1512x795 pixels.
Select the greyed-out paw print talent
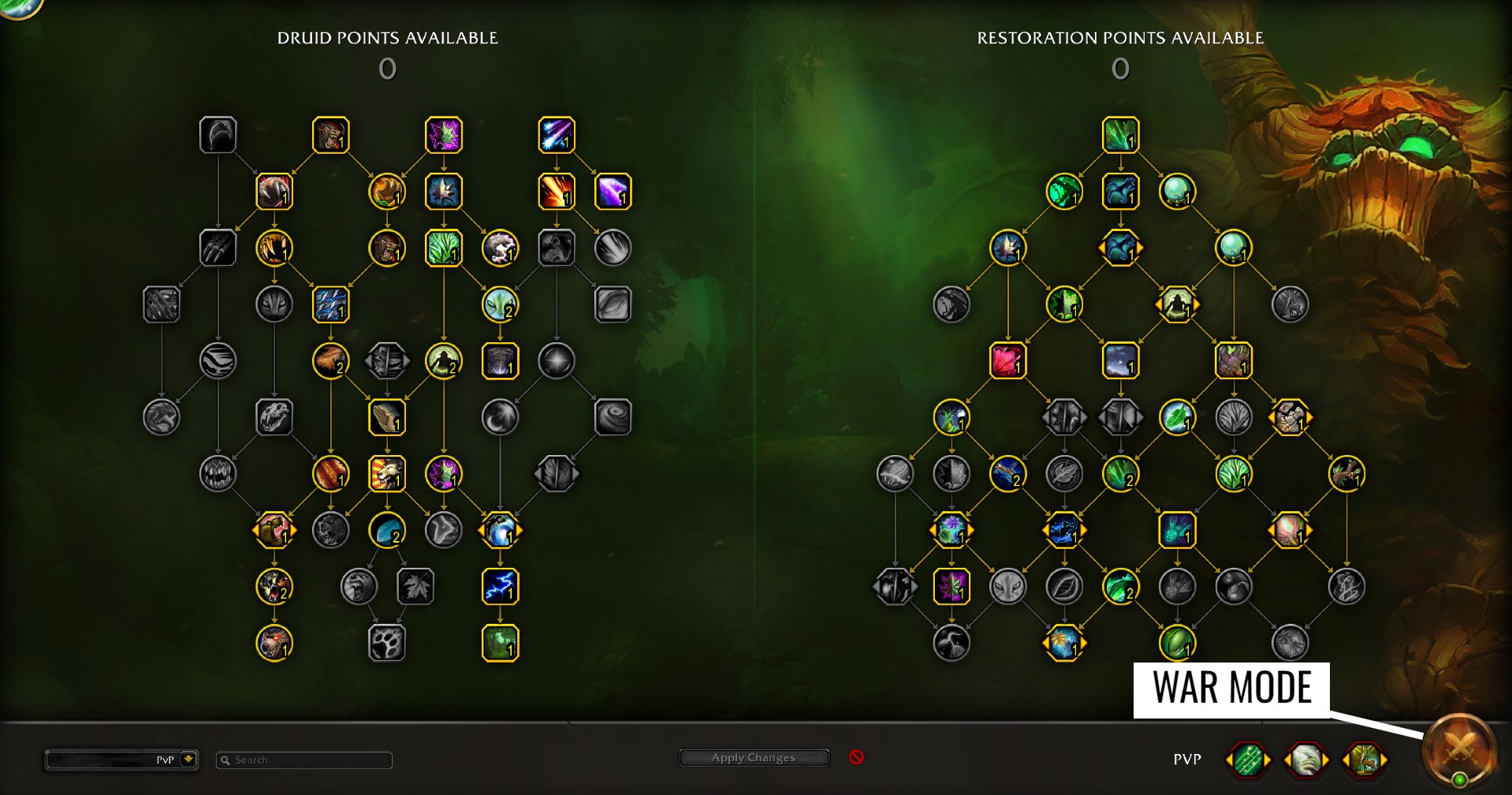tap(387, 643)
